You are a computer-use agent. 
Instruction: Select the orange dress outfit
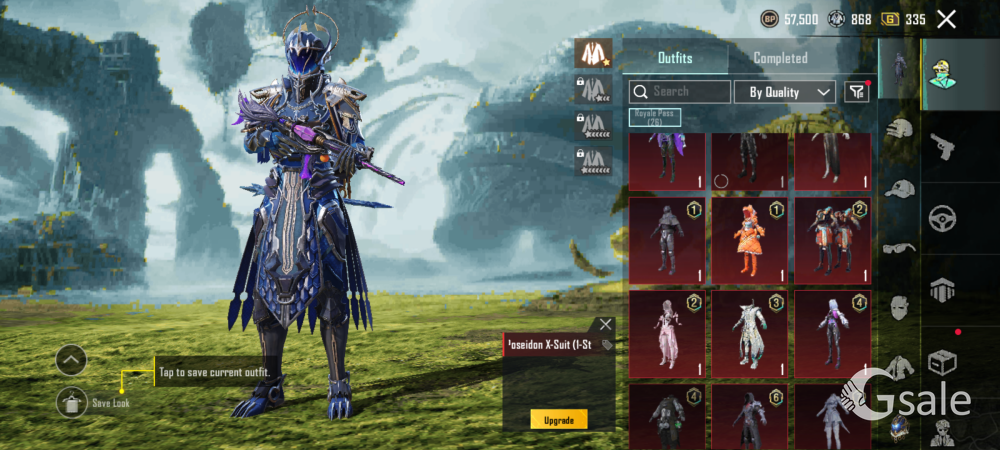pyautogui.click(x=749, y=240)
